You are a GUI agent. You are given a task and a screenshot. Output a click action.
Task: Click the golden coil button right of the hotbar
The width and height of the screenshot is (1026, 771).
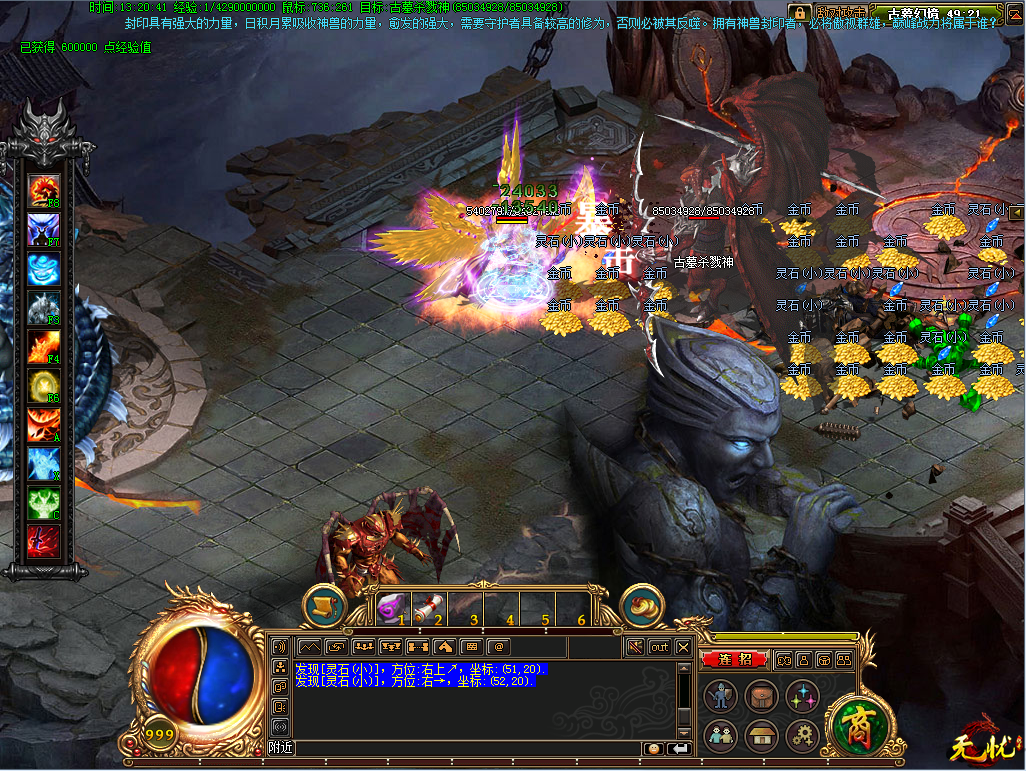(x=643, y=606)
